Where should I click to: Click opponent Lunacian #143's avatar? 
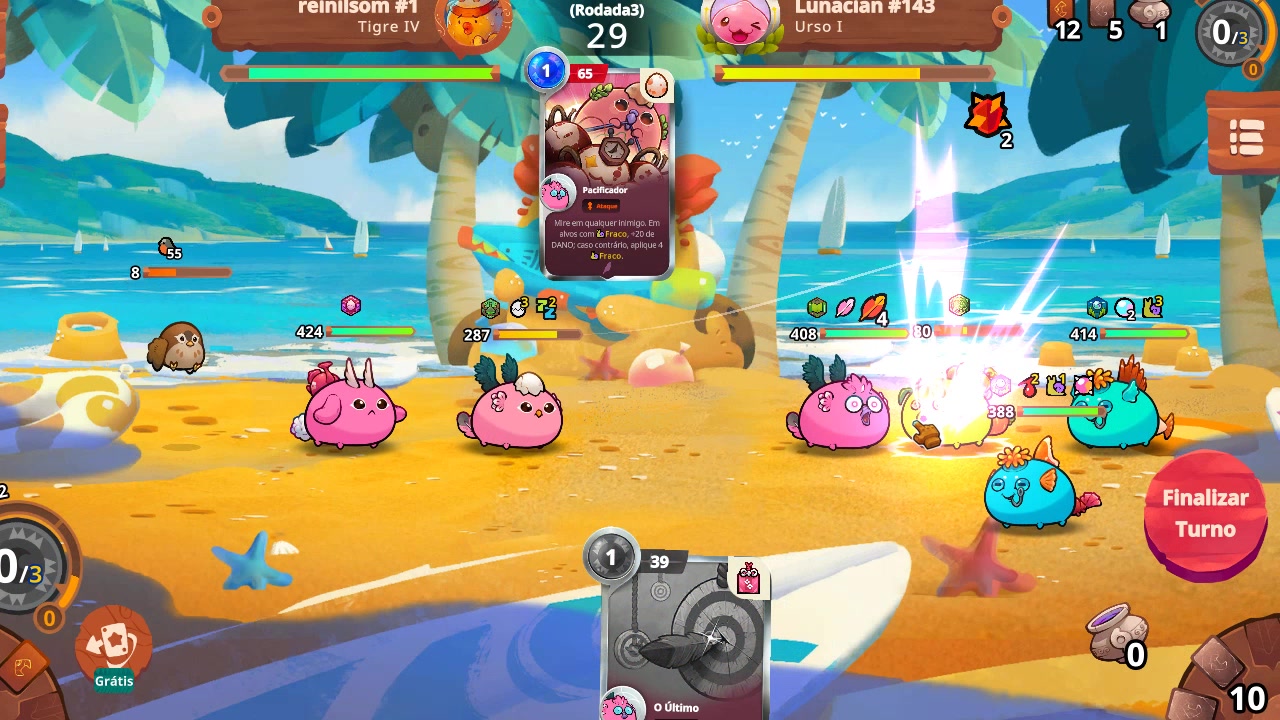pos(743,22)
